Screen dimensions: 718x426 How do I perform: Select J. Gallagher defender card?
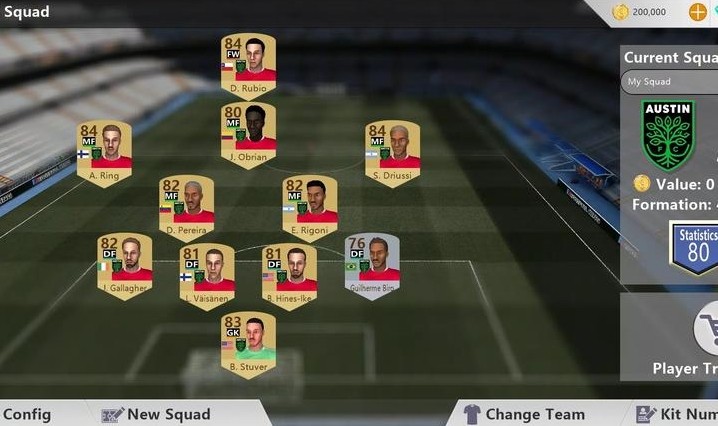click(124, 265)
